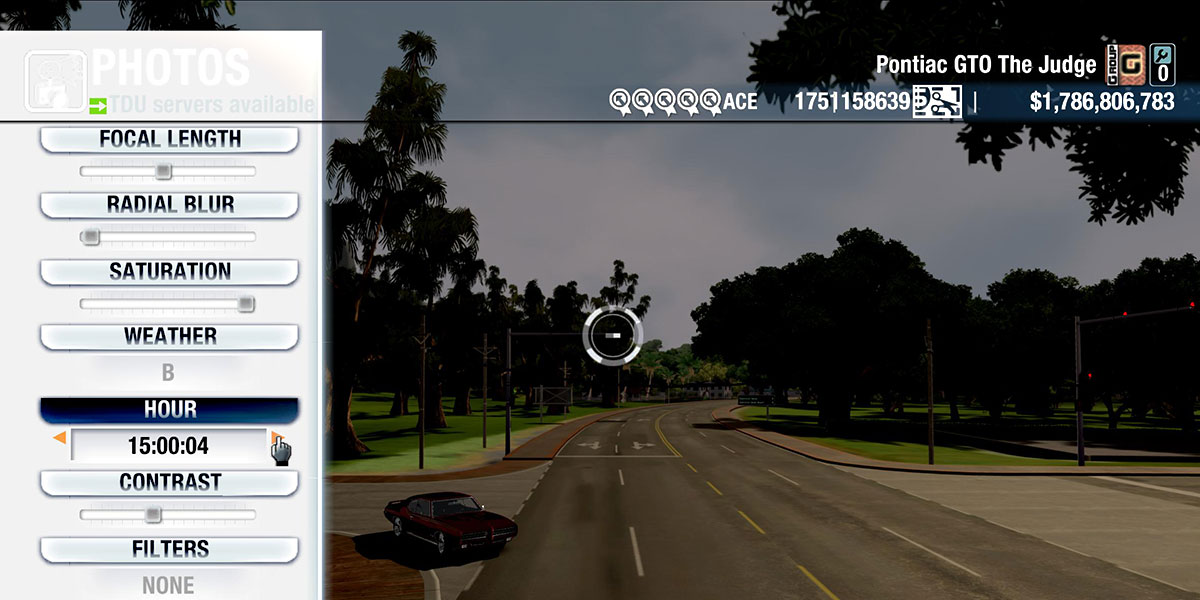Open the Weather setting
This screenshot has height=600, width=1200.
[x=169, y=337]
